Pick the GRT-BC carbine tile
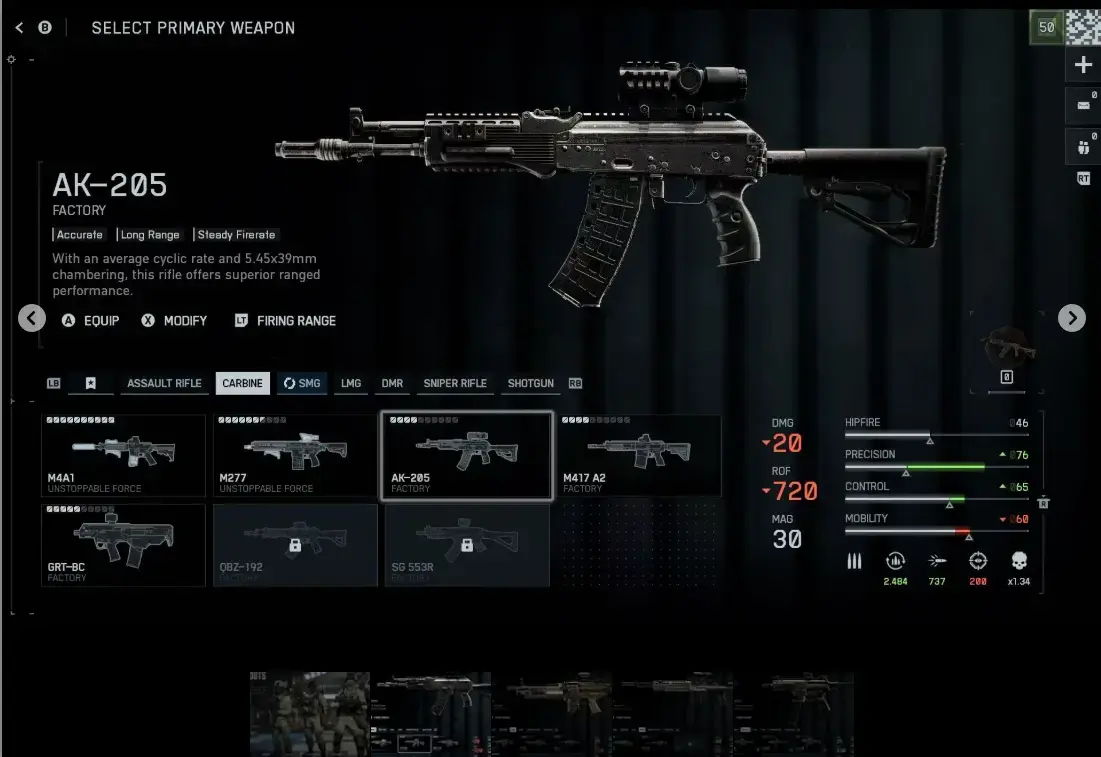1101x757 pixels. (x=123, y=544)
